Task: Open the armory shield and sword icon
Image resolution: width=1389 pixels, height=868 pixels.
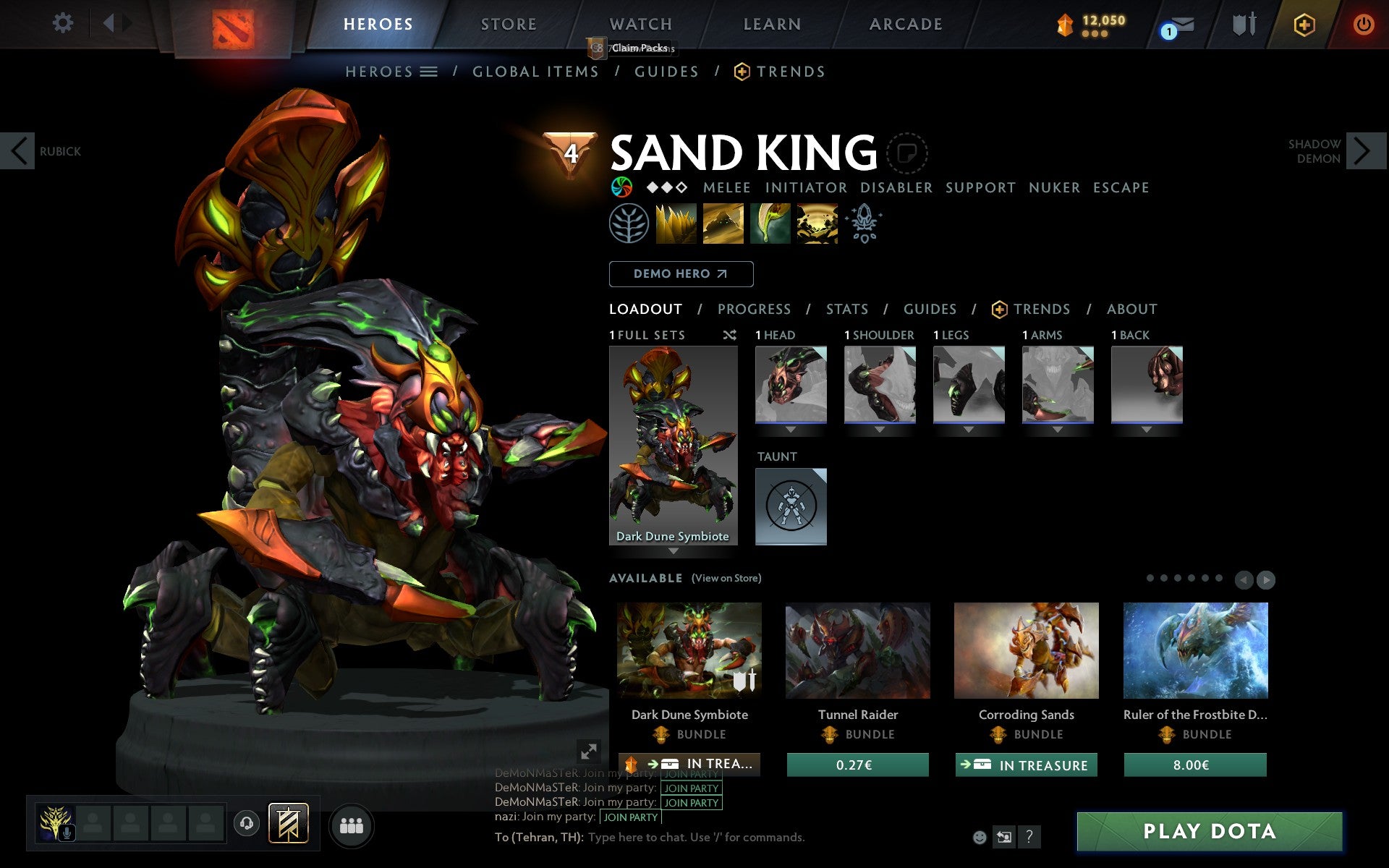Action: click(x=1243, y=24)
